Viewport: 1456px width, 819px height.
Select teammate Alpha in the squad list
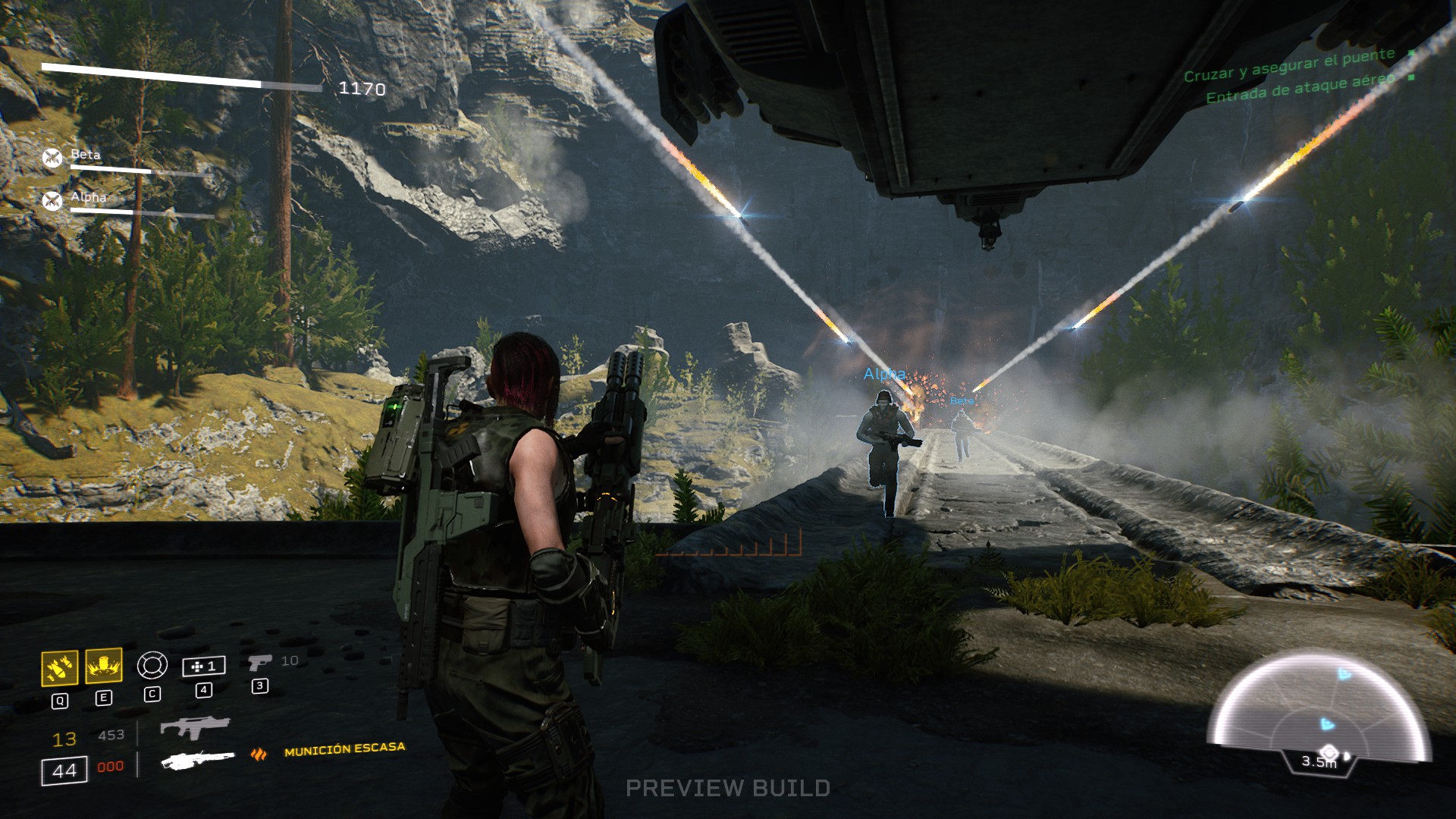tap(88, 197)
